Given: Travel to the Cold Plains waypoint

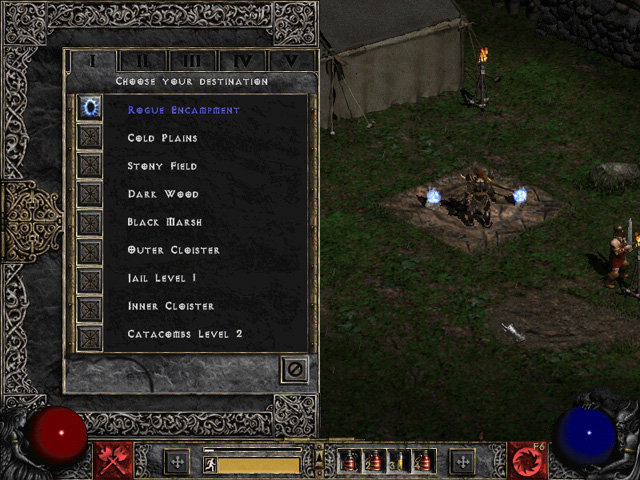Looking at the screenshot, I should [162, 138].
